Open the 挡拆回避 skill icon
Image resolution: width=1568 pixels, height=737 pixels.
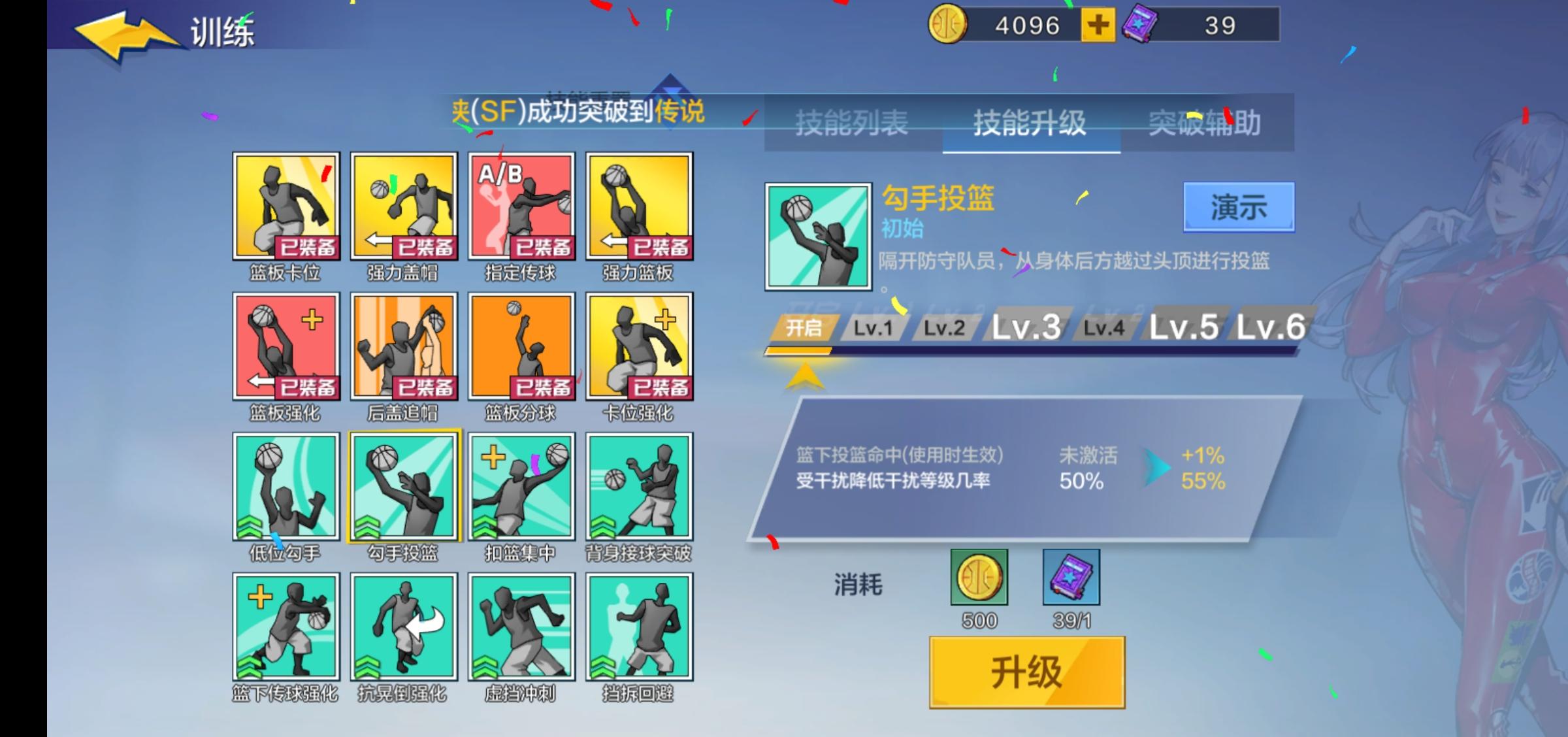pos(637,626)
